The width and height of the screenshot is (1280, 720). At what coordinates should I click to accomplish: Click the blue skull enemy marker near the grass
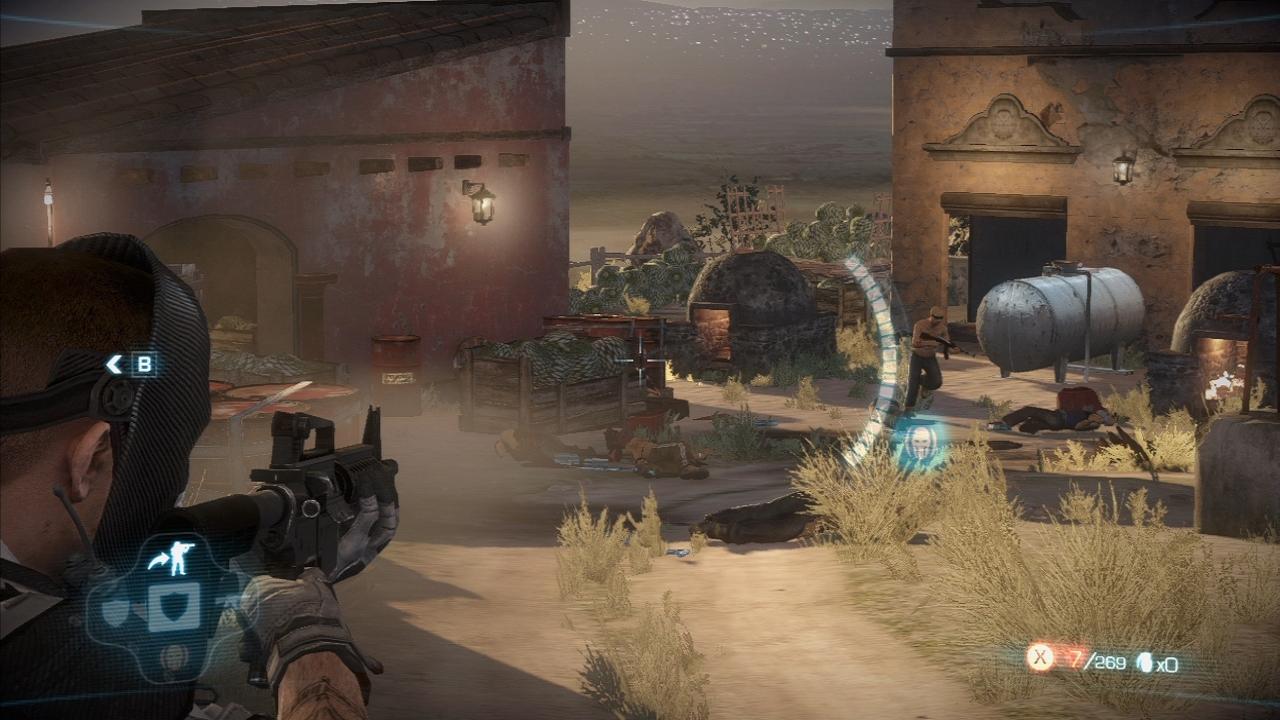tap(920, 443)
